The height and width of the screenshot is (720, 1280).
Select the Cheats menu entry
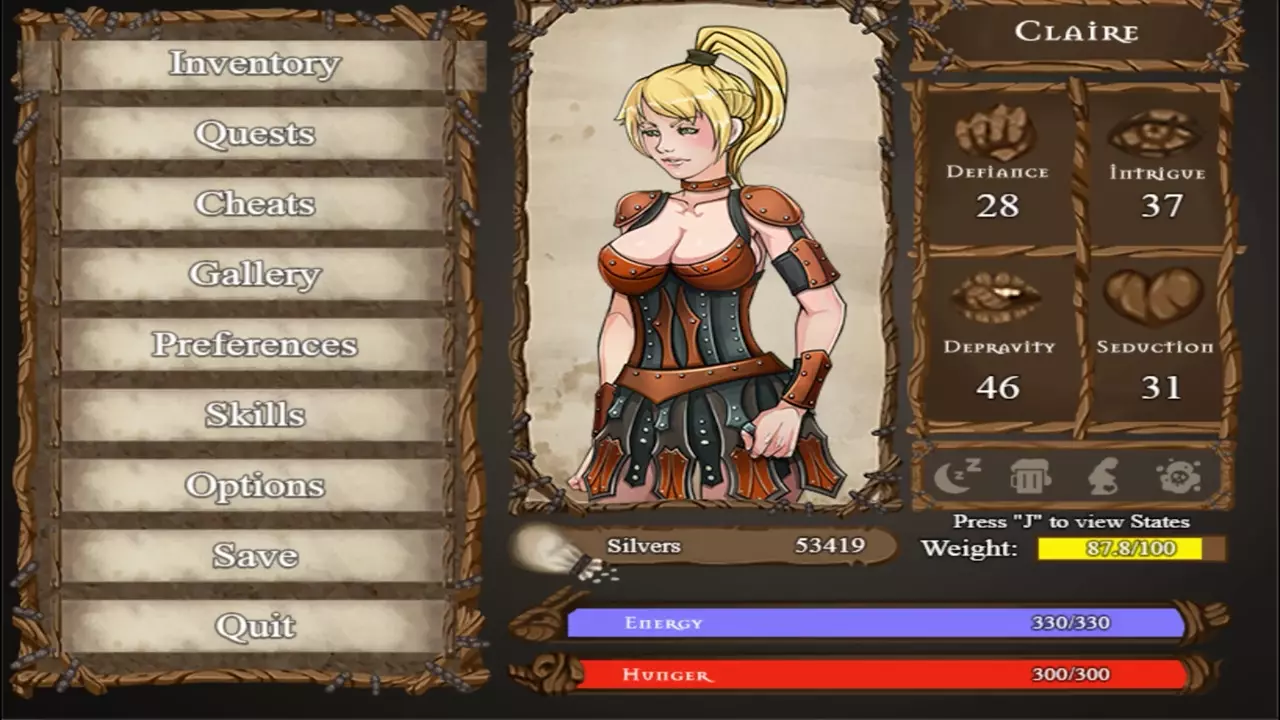pos(254,204)
